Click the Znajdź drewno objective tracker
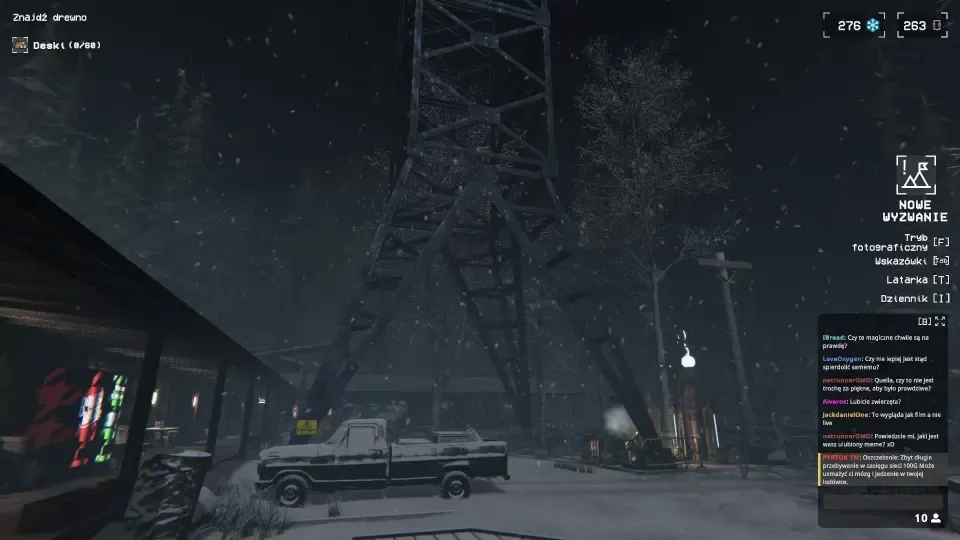This screenshot has height=540, width=960. point(49,17)
